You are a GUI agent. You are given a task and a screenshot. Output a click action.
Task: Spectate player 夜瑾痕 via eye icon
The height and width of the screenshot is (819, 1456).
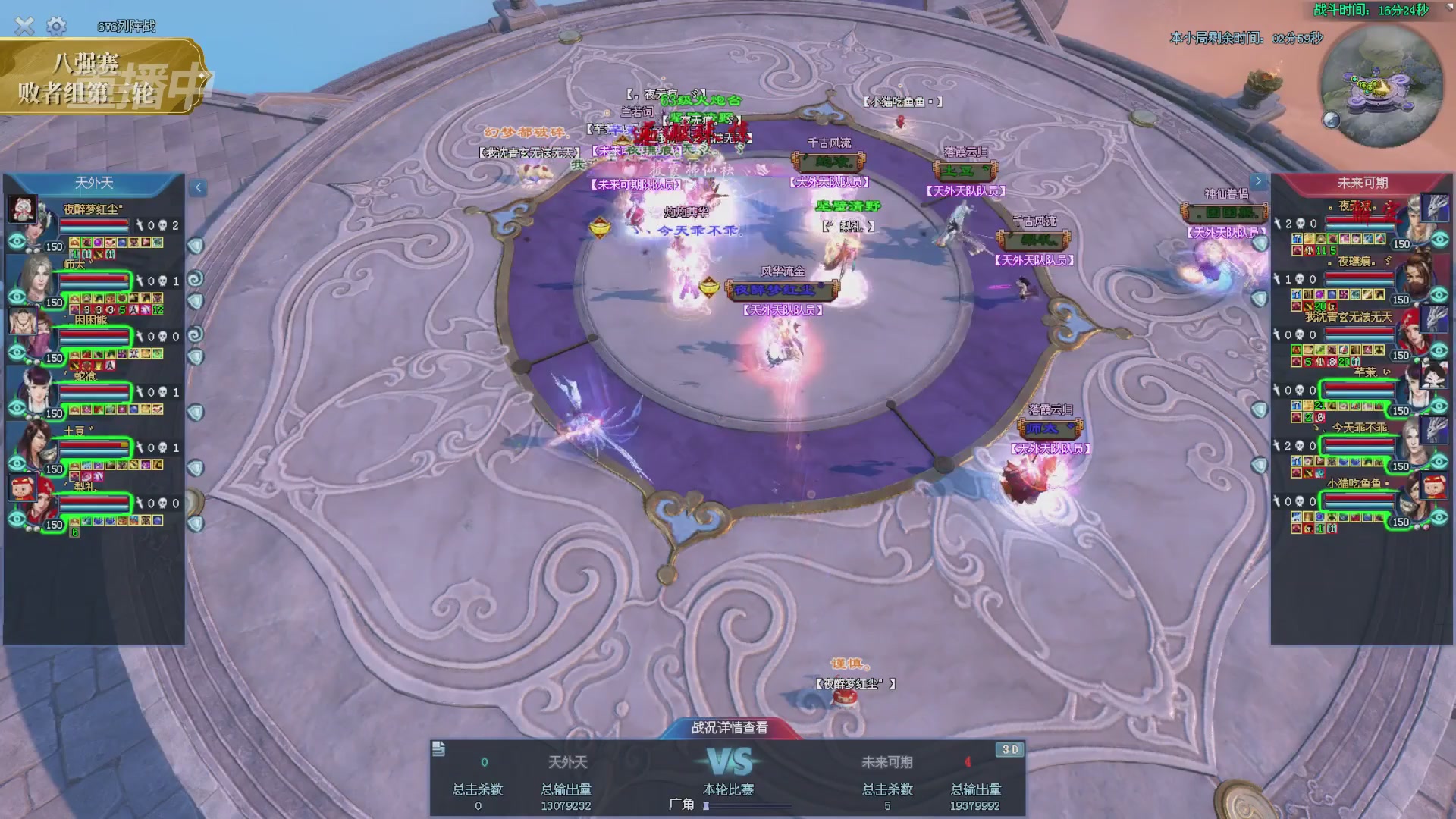tap(1439, 294)
